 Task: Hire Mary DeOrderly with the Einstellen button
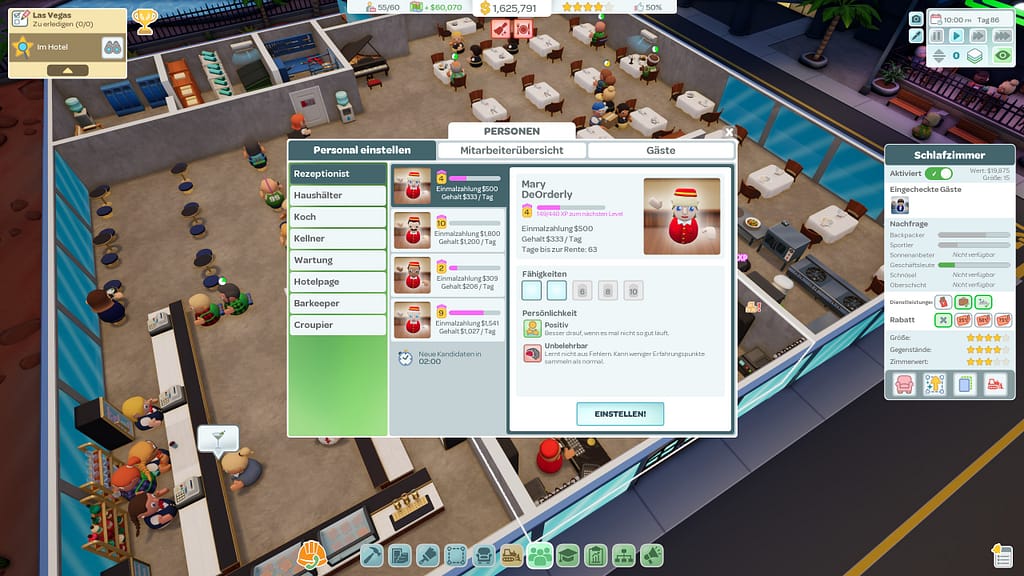[620, 413]
